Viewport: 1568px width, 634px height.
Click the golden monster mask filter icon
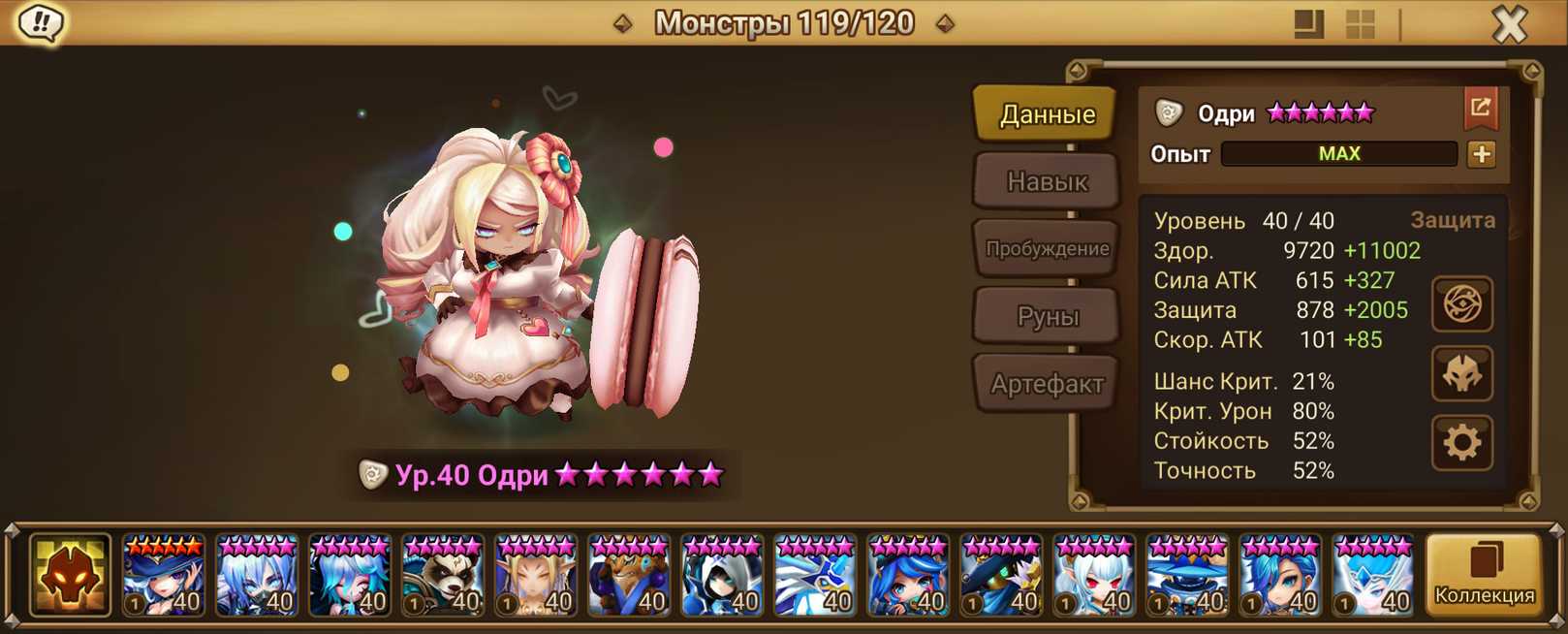pos(70,576)
